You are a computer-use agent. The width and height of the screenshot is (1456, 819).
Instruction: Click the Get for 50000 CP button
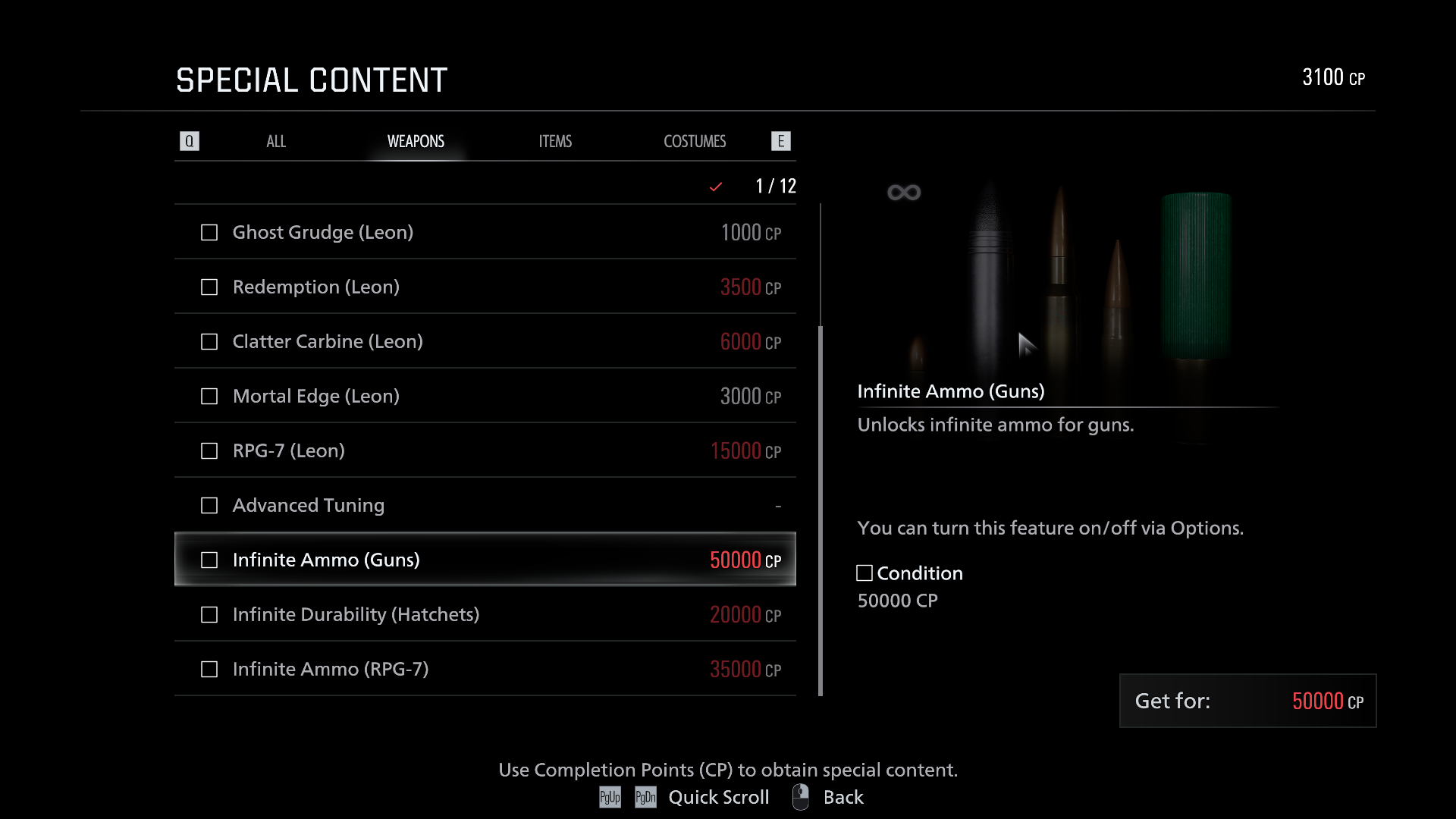tap(1247, 701)
